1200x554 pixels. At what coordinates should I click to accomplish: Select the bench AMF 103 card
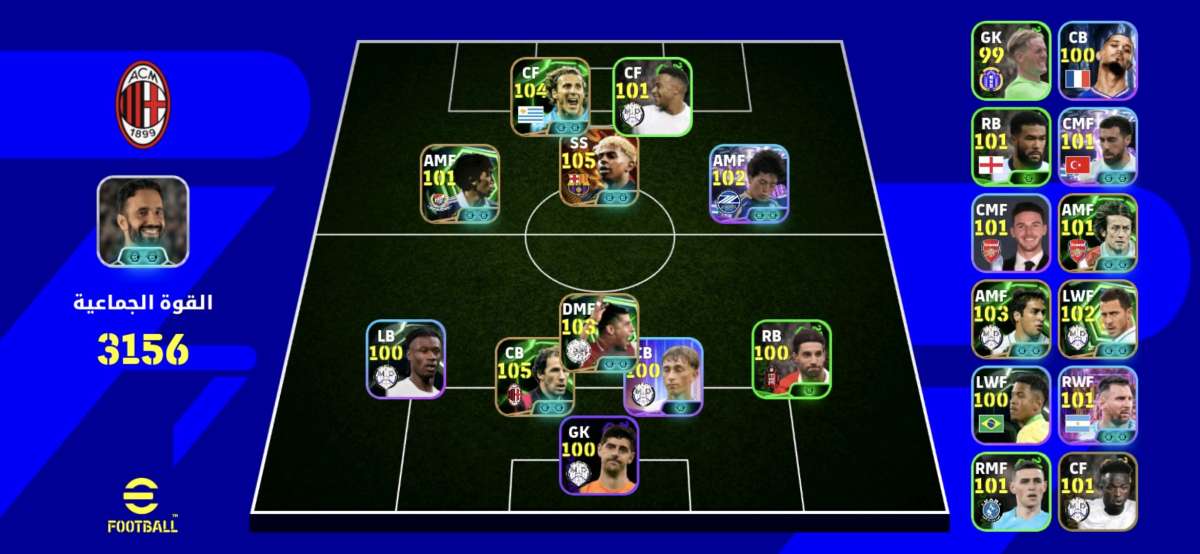[1010, 320]
